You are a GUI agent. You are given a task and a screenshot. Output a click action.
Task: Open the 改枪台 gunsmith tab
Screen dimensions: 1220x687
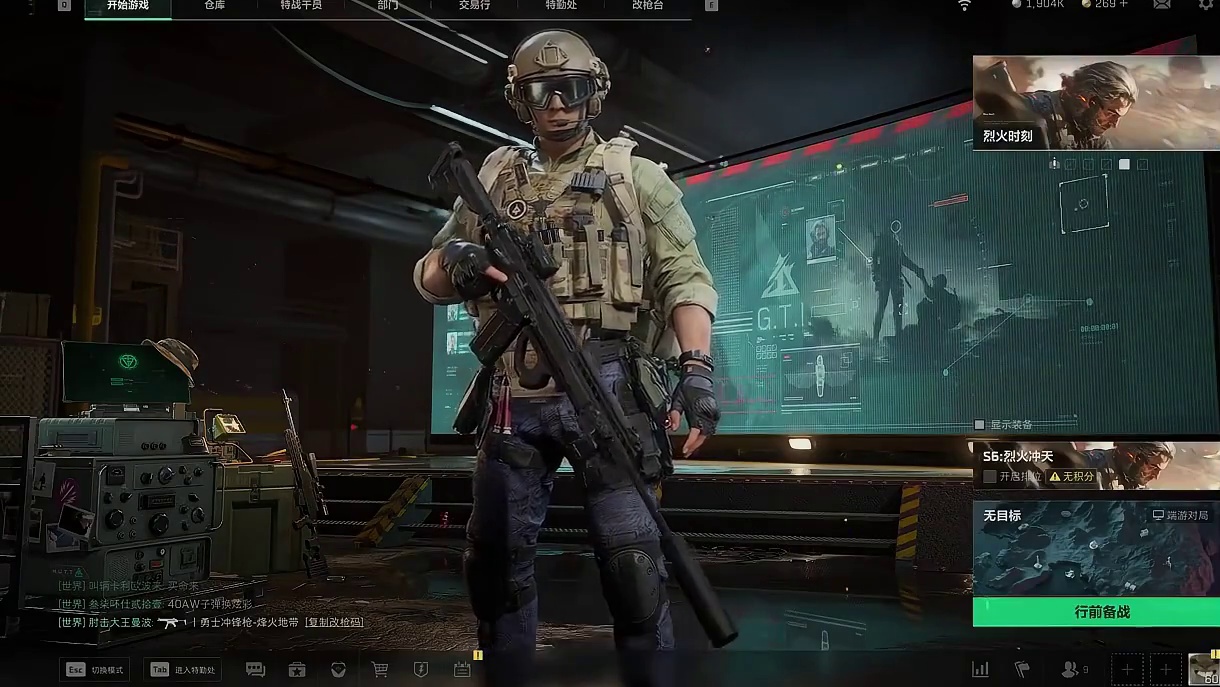tap(647, 6)
